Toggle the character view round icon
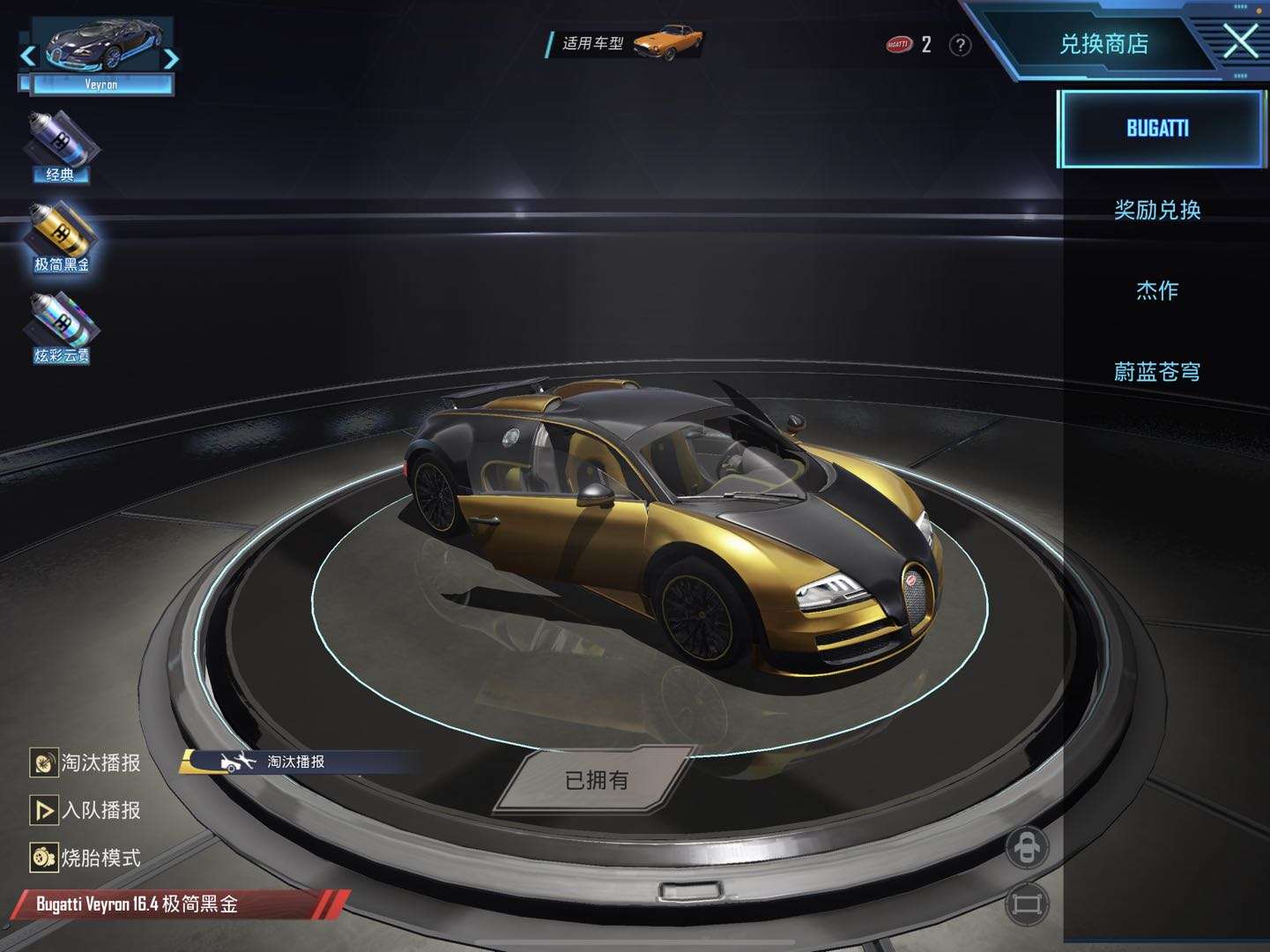 (1027, 848)
